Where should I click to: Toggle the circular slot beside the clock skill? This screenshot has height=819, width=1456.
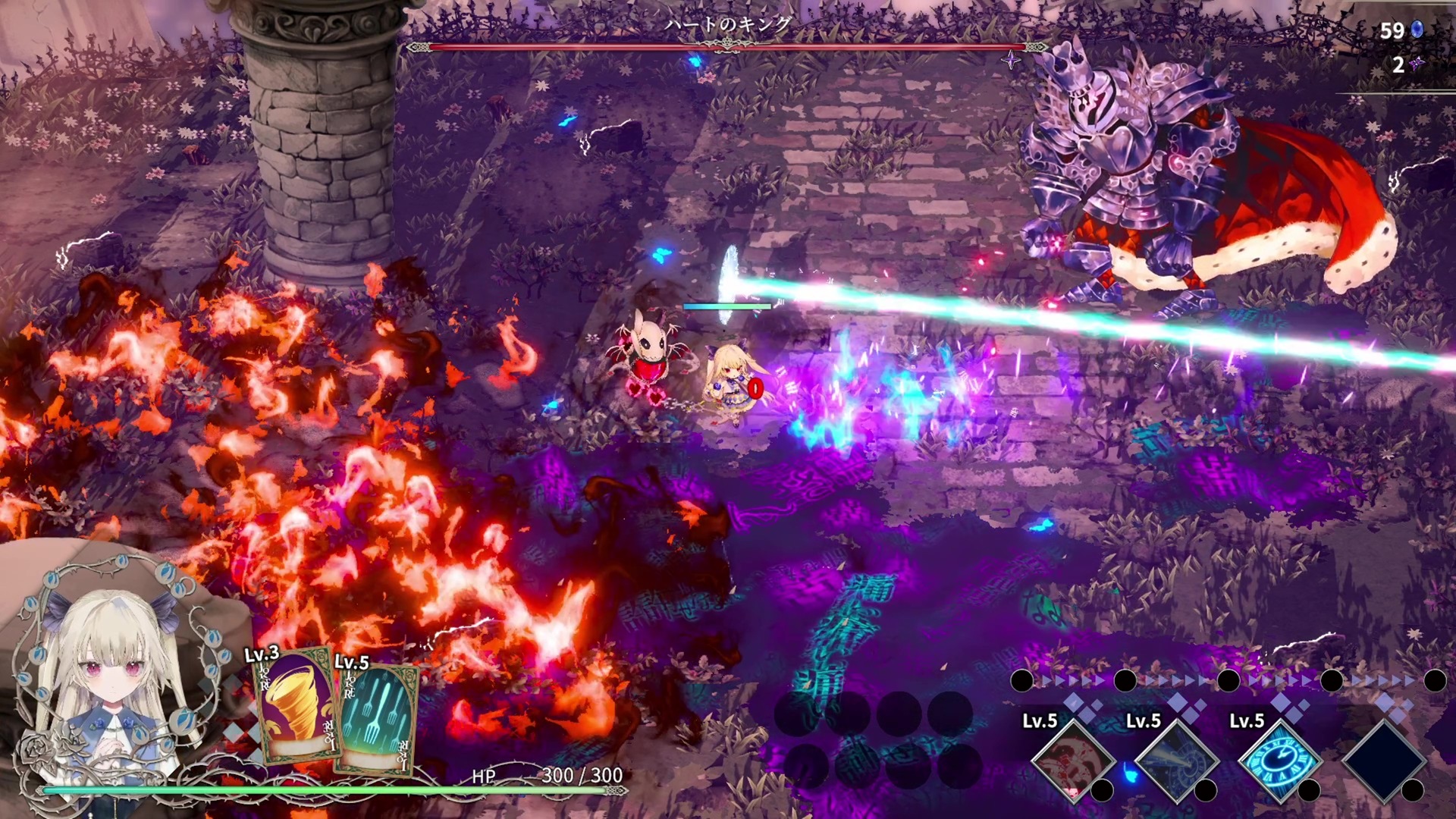pos(1309,791)
